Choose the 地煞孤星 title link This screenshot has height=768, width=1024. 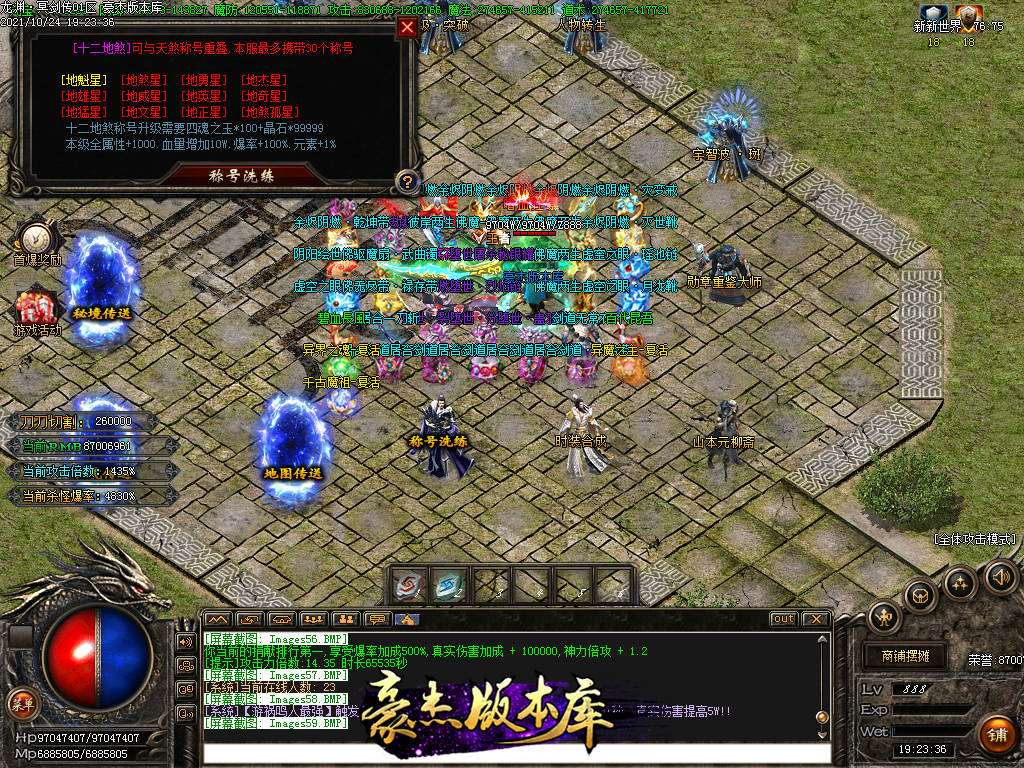[272, 112]
